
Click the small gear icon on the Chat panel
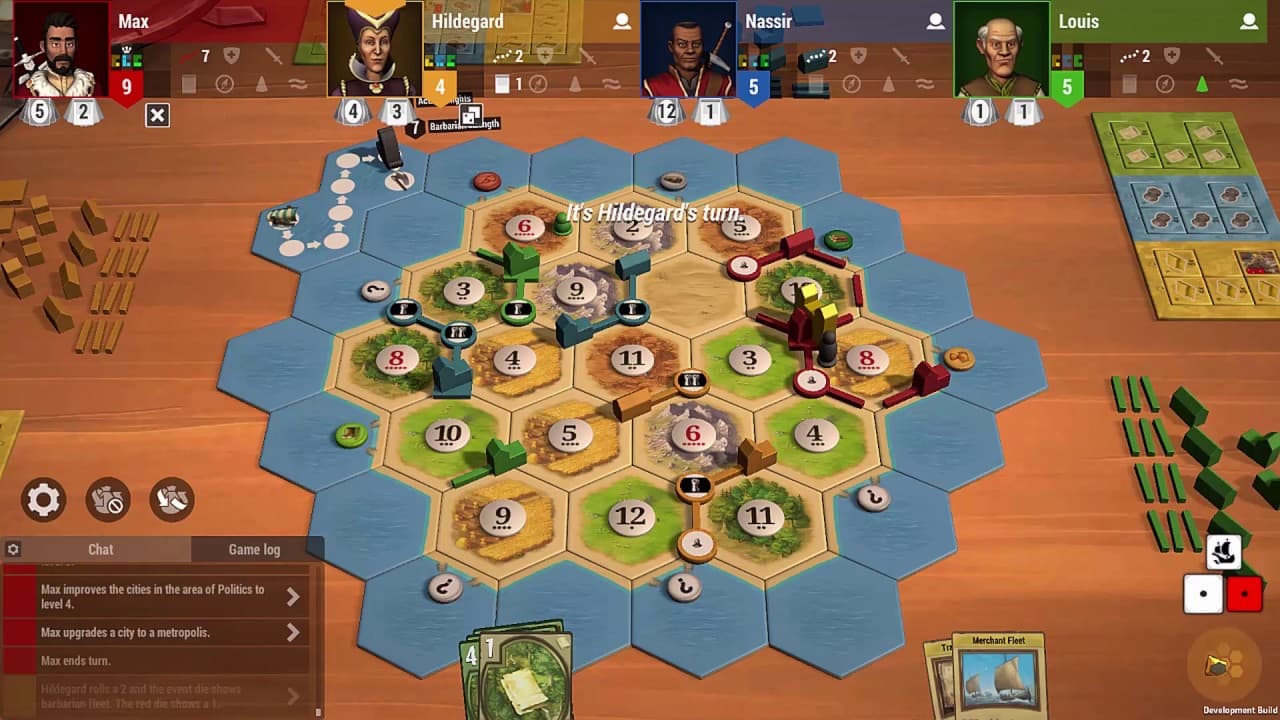[x=13, y=549]
